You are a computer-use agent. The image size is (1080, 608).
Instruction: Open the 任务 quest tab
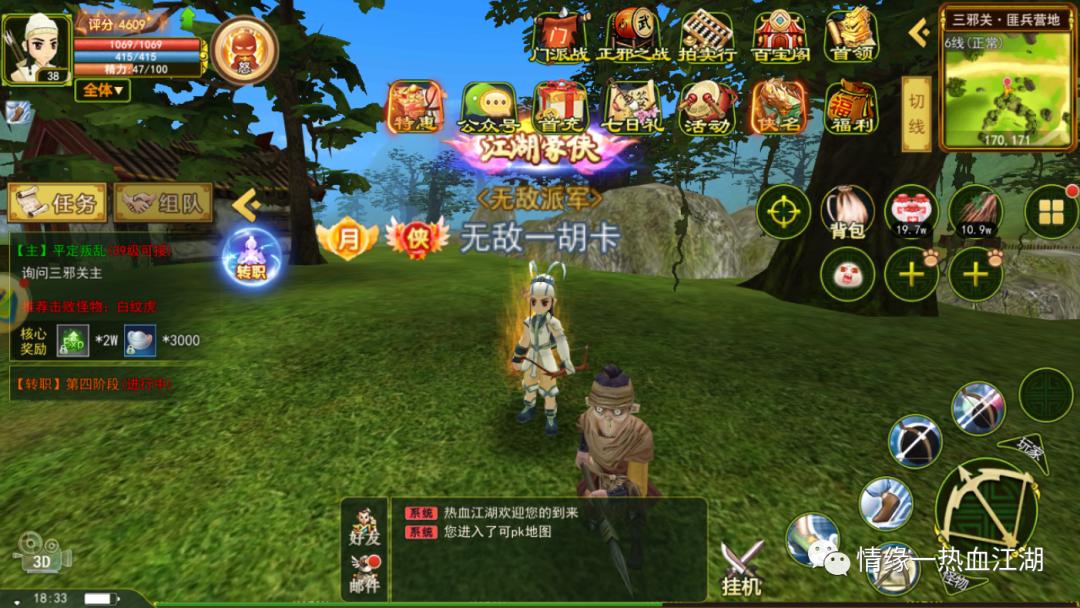coord(57,203)
